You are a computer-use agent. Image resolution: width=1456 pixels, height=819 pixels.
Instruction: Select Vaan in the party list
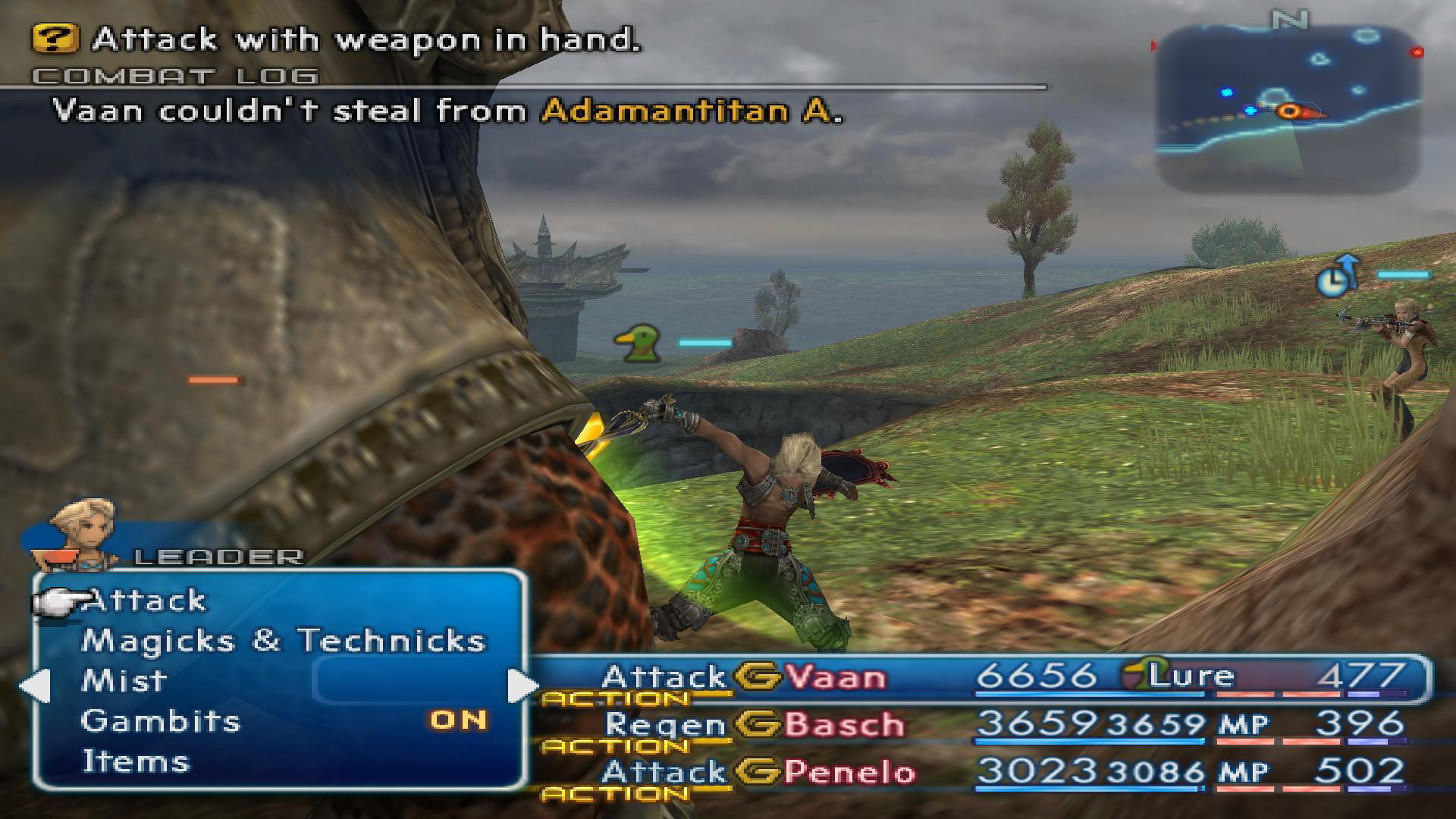pyautogui.click(x=834, y=676)
